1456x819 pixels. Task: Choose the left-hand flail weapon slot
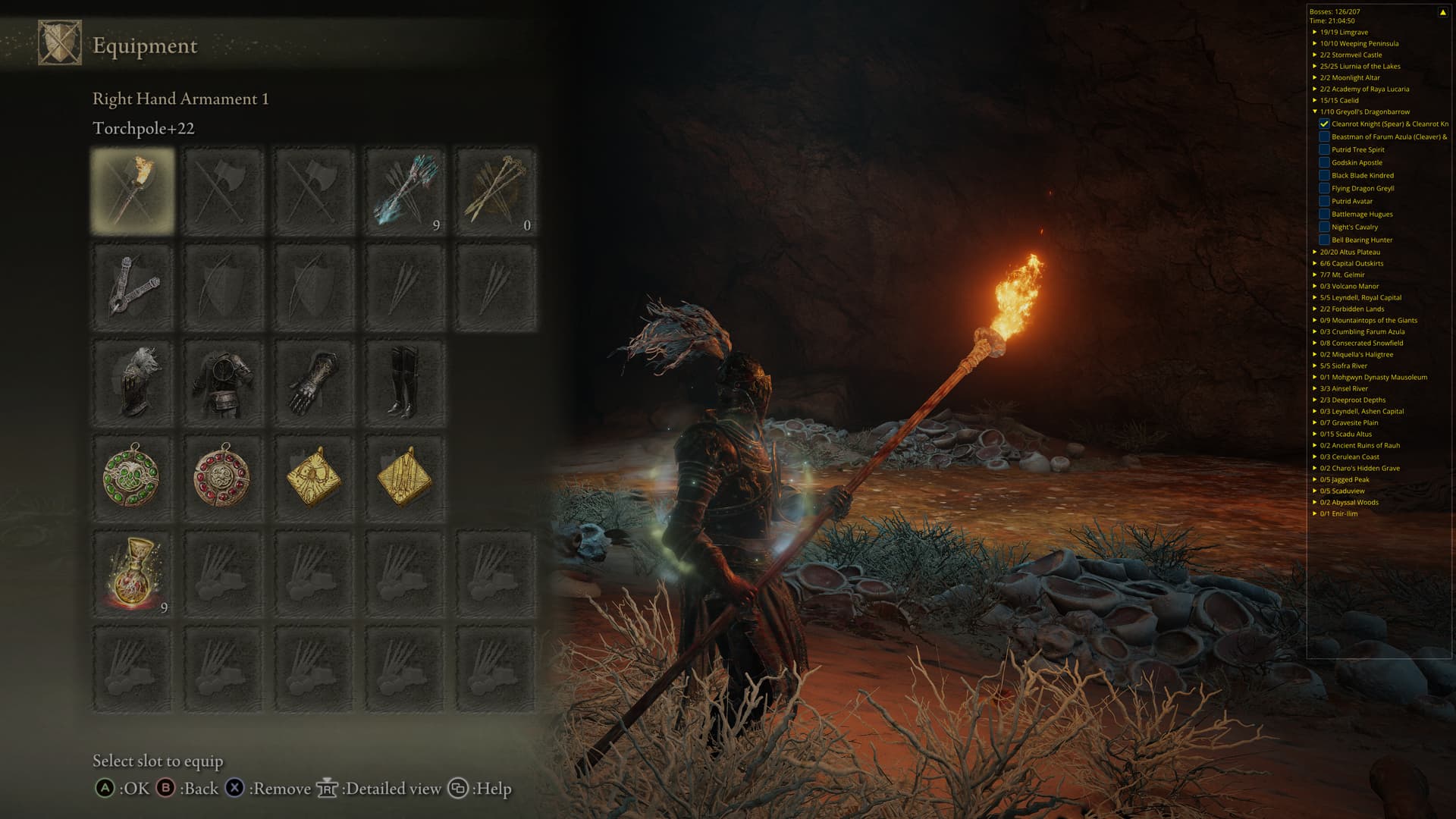point(133,287)
